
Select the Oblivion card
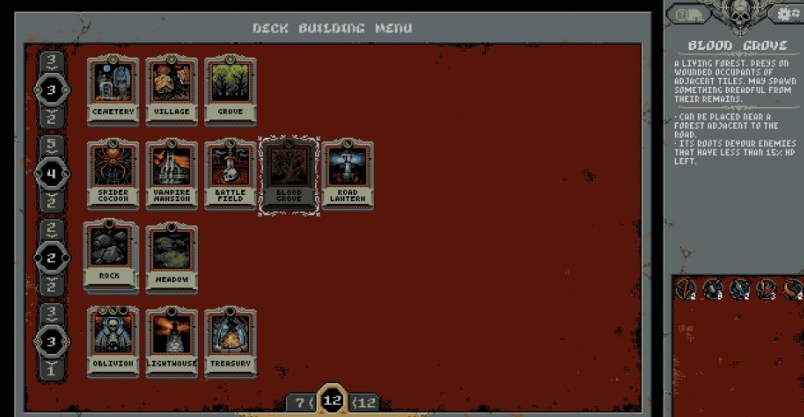tap(112, 341)
